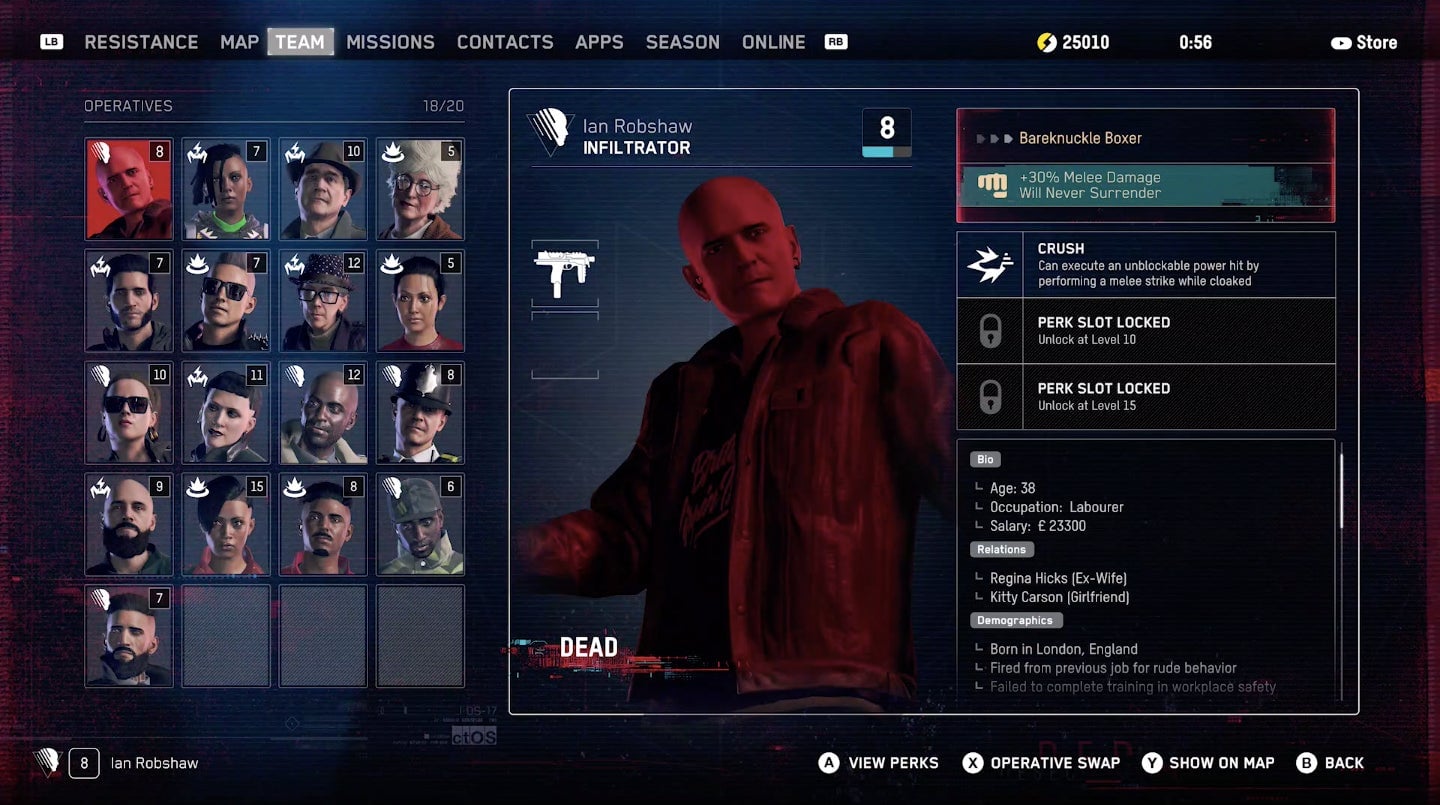1440x805 pixels.
Task: Choose the level 11 pale-faced operative
Action: [x=226, y=413]
